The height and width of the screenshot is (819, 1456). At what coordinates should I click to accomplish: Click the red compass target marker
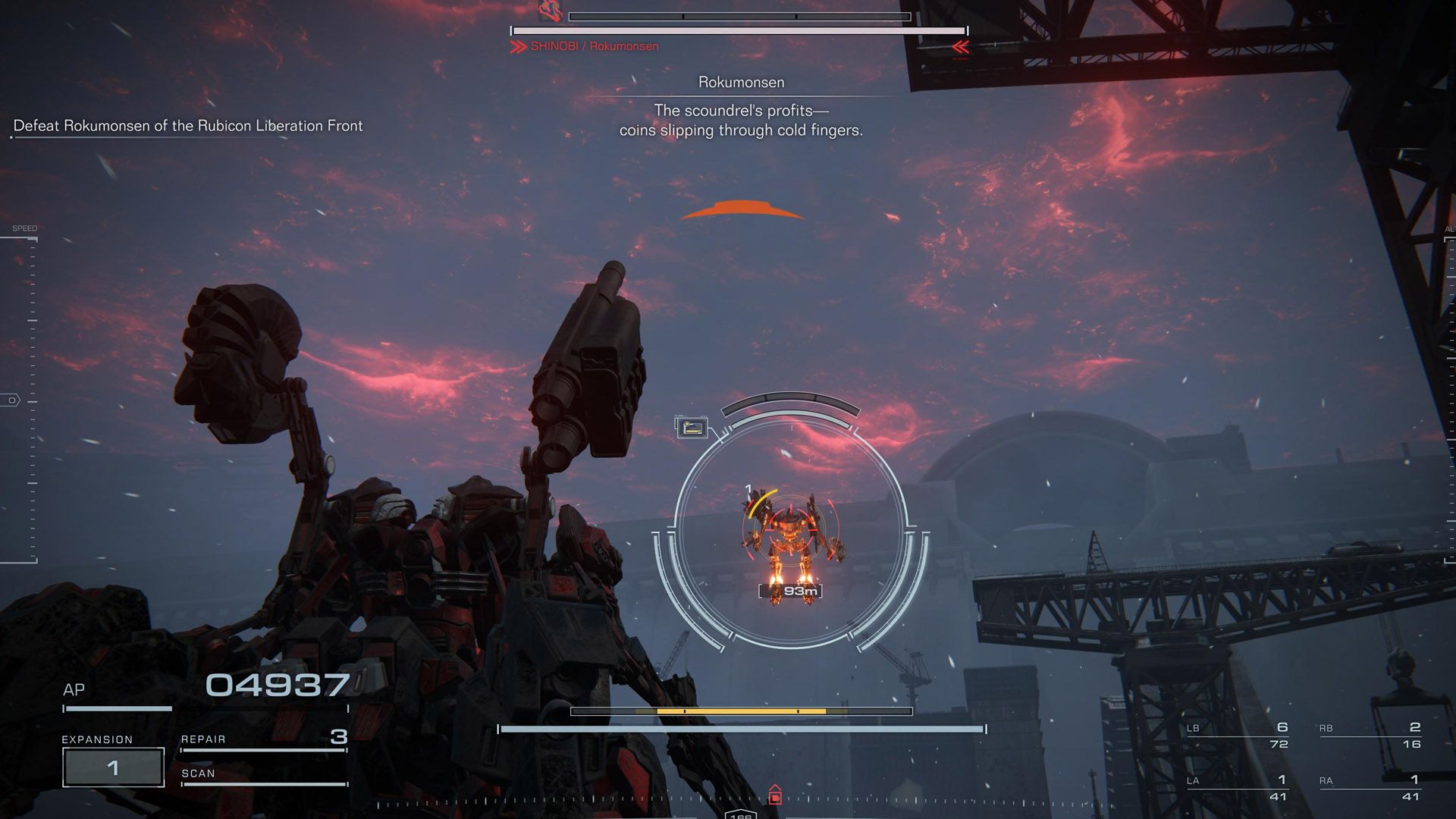[x=774, y=796]
